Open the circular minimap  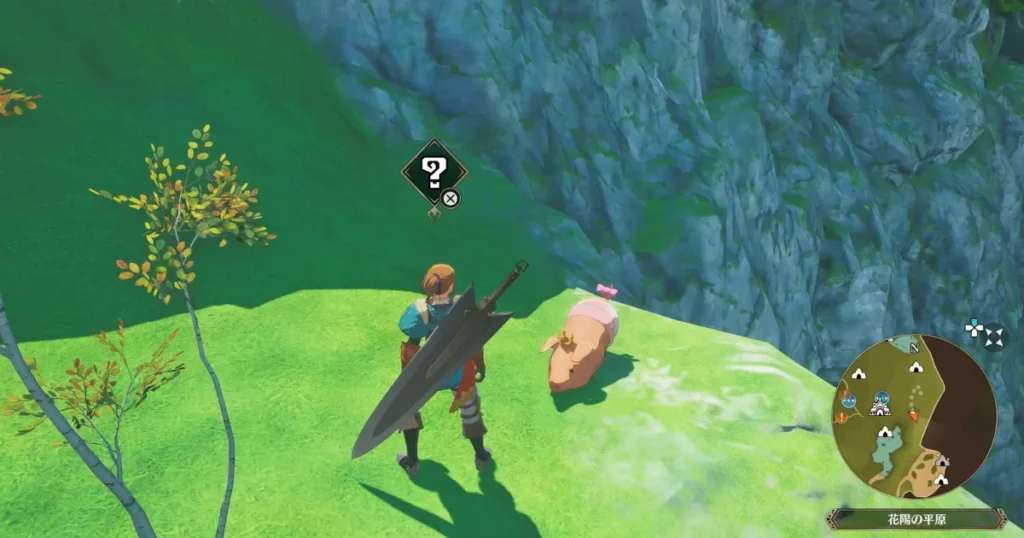click(914, 416)
